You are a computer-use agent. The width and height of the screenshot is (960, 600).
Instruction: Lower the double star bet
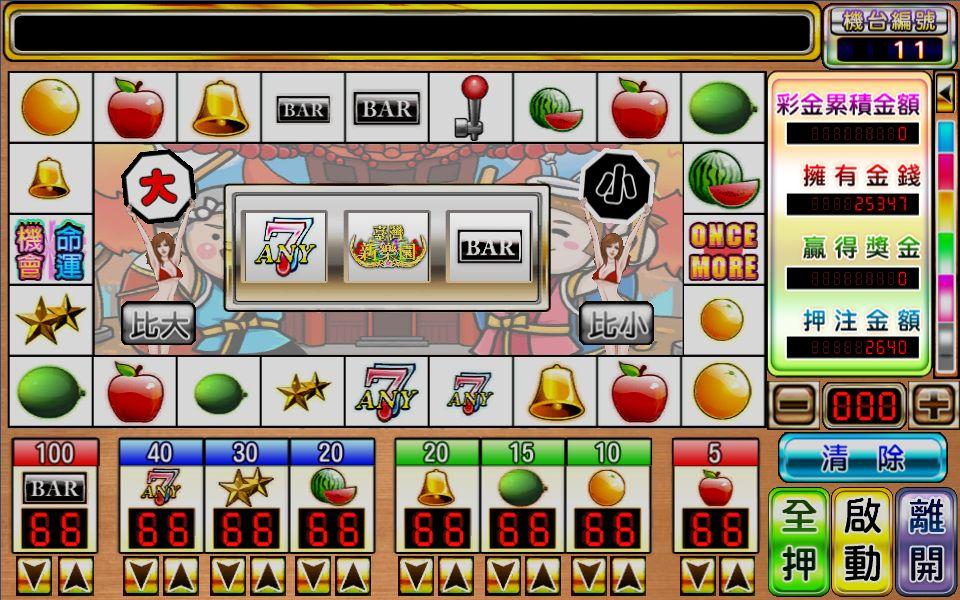(x=226, y=575)
